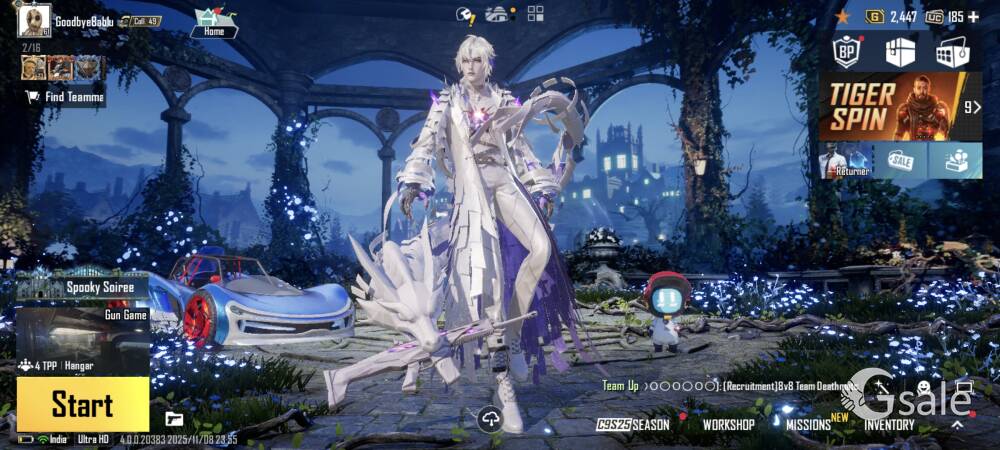The image size is (1000, 450).
Task: Open the Returner event tile
Action: (845, 160)
